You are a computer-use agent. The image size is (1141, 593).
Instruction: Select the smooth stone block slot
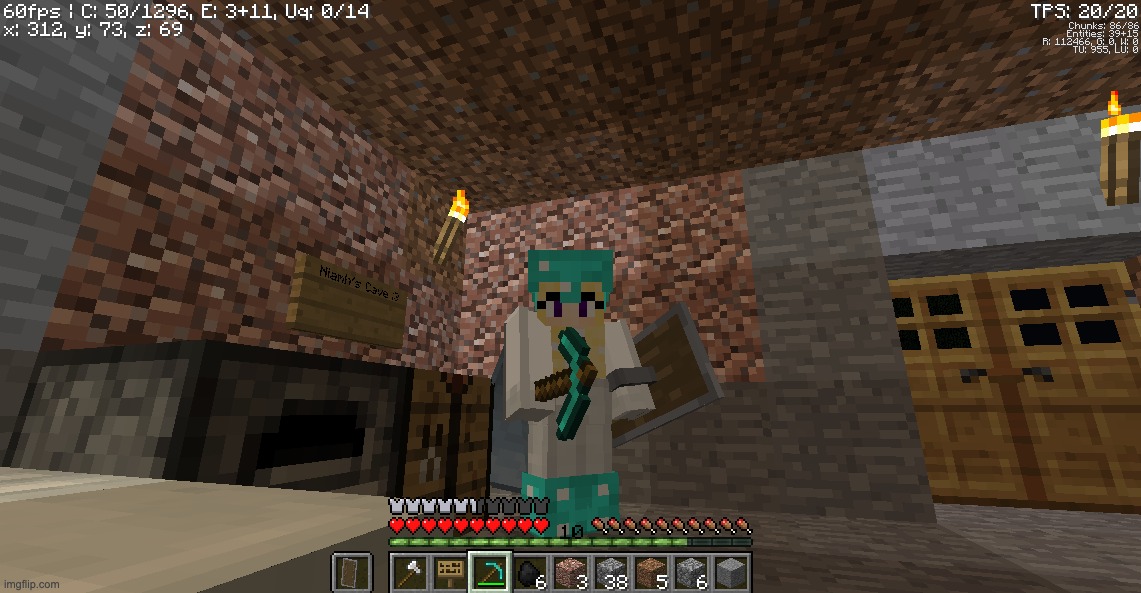pyautogui.click(x=730, y=573)
